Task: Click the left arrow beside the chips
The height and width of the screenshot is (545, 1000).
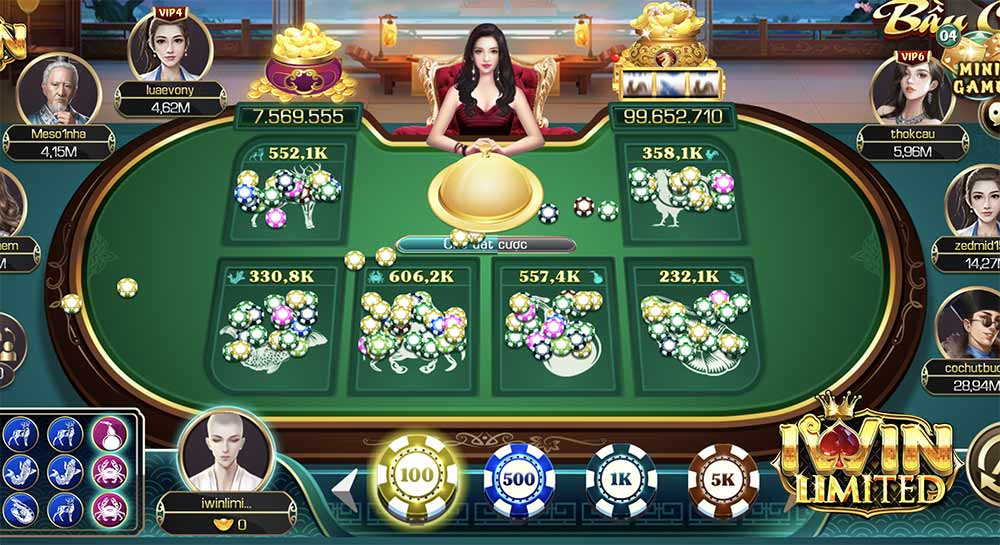Action: coord(345,485)
